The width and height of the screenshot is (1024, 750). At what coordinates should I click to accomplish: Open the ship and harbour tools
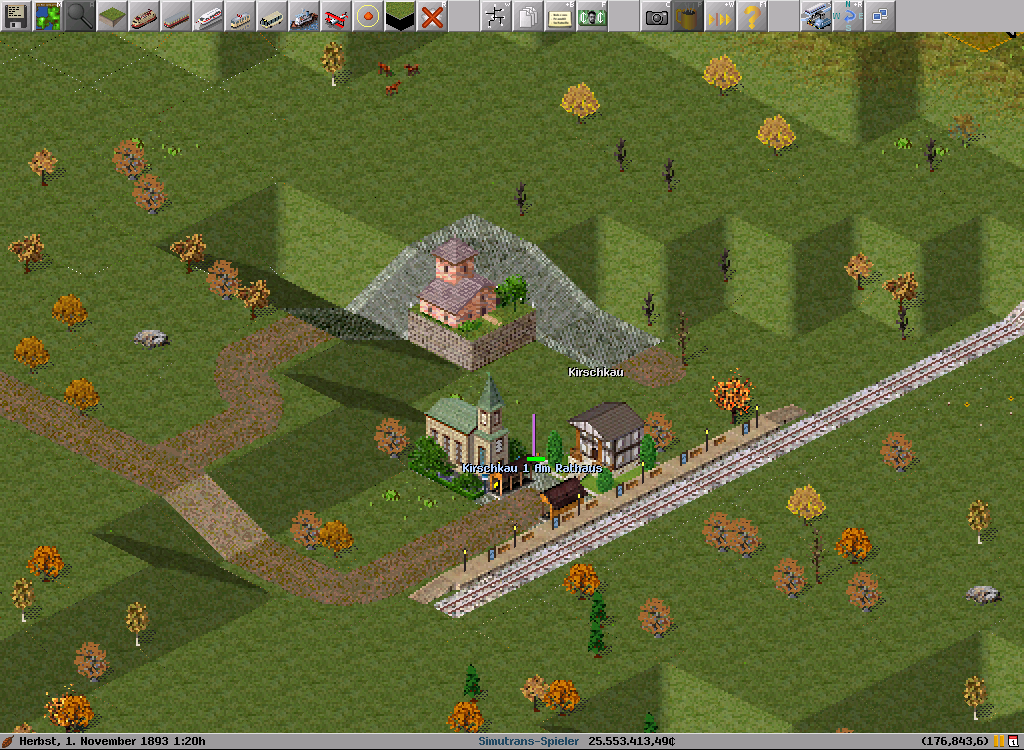click(x=304, y=16)
